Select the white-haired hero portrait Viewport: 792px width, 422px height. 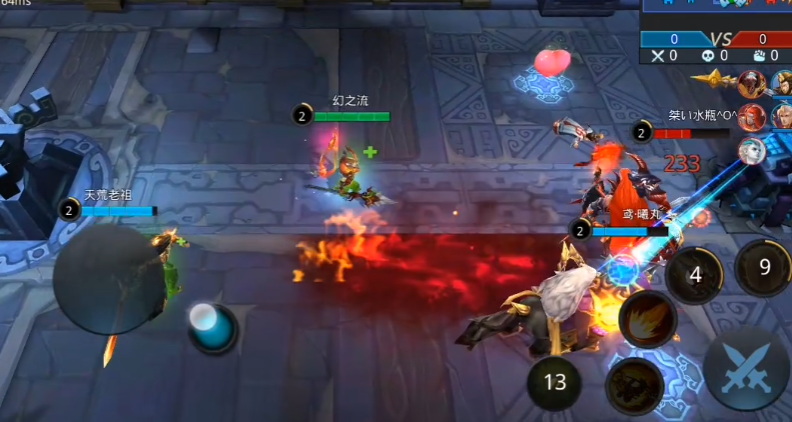(x=752, y=150)
